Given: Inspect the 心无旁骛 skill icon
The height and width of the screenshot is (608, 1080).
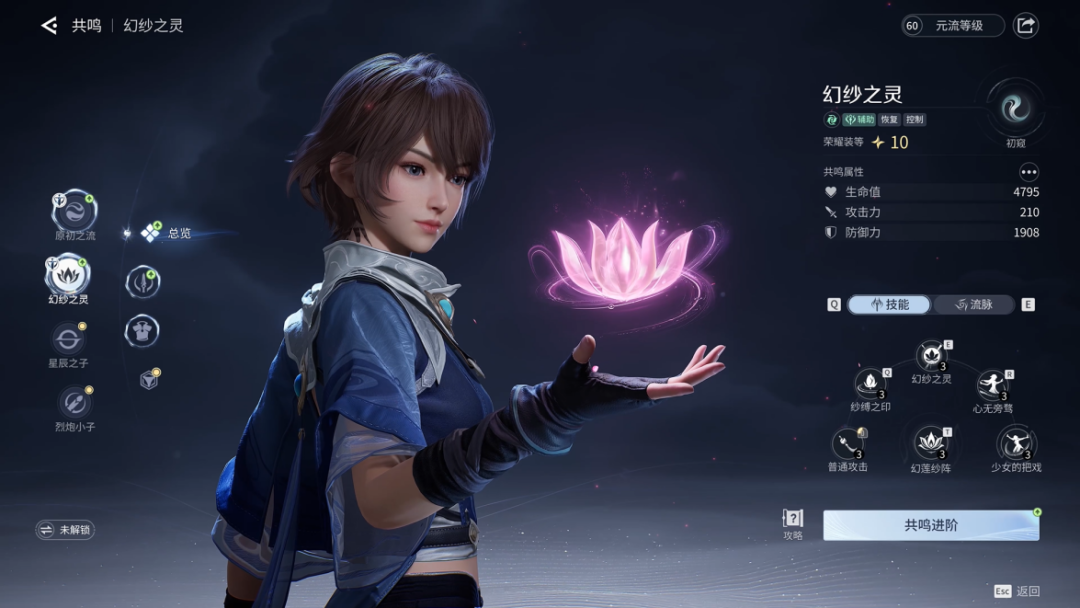Looking at the screenshot, I should [992, 385].
